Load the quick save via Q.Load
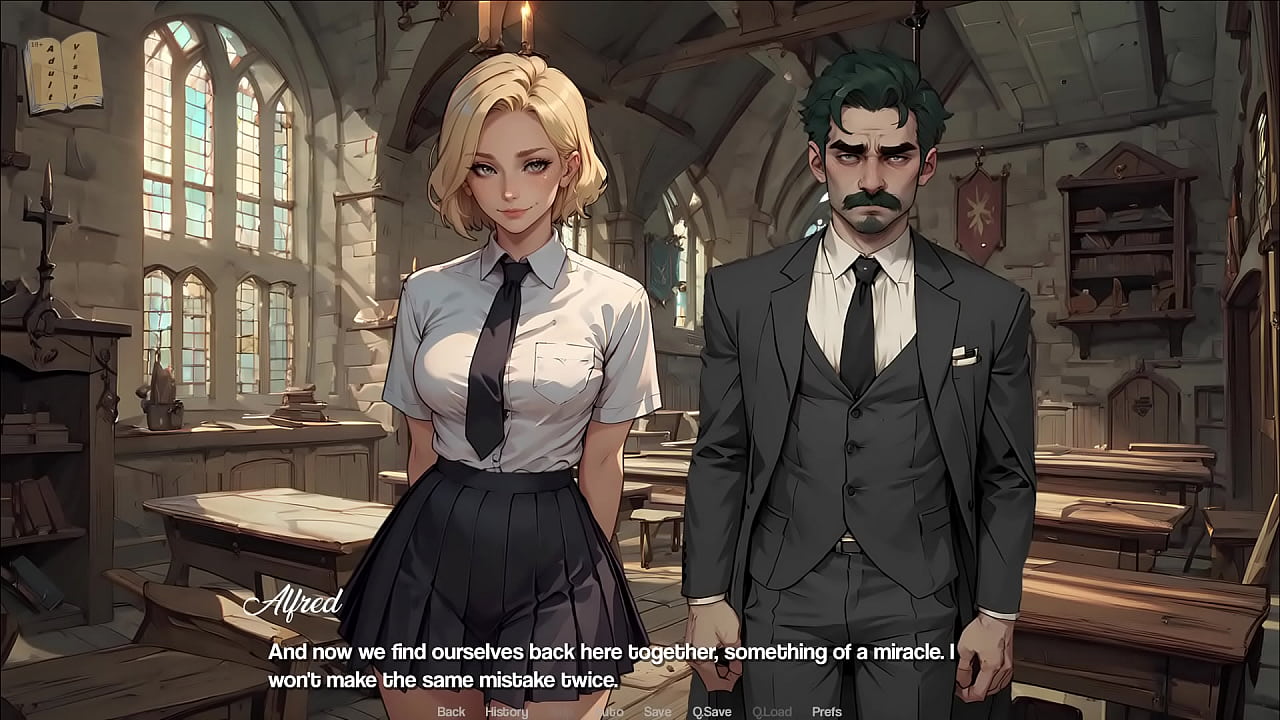The image size is (1280, 720). tap(772, 711)
